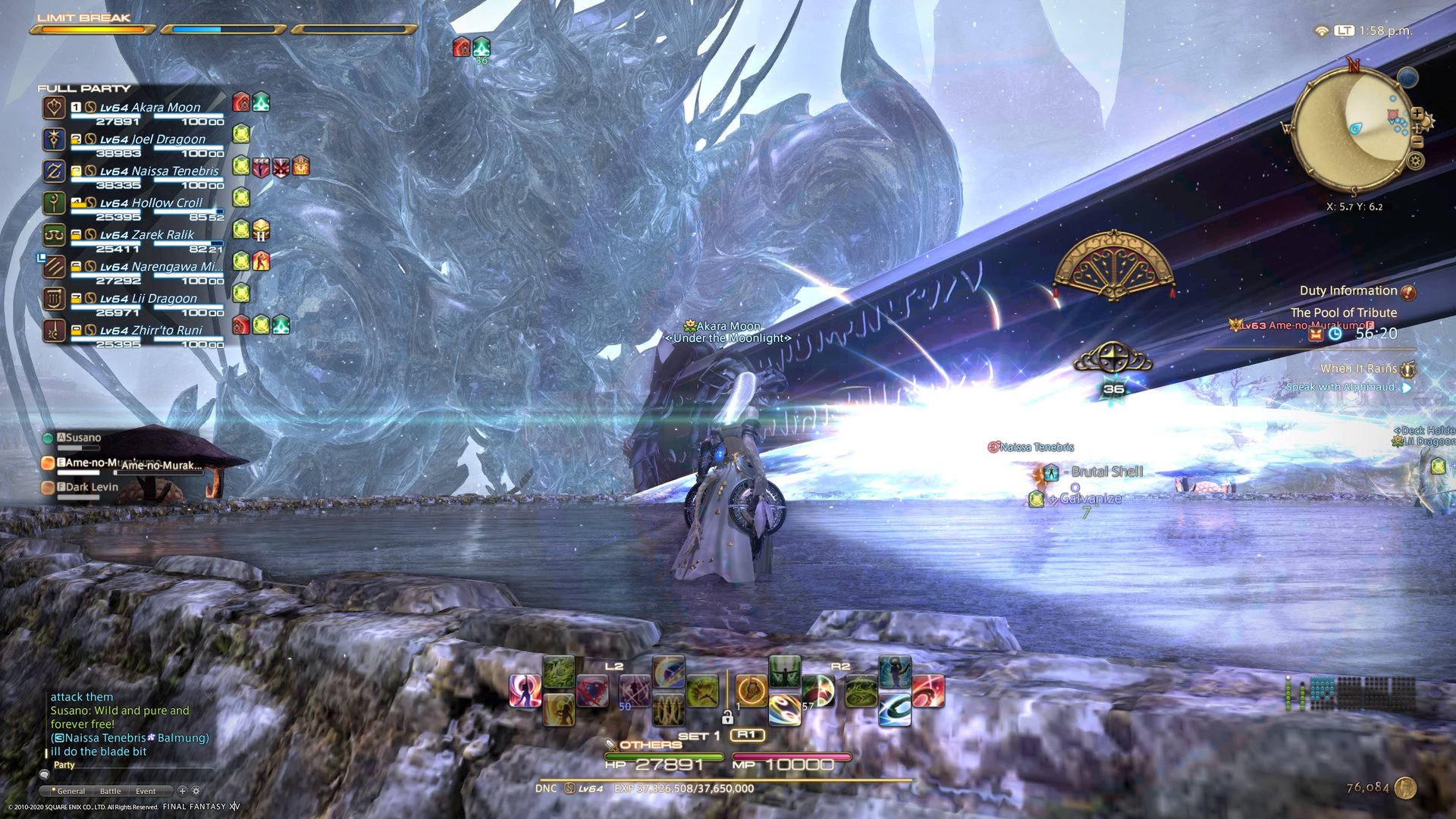1456x819 pixels.
Task: Switch to the Battle chat tab
Action: (x=110, y=791)
